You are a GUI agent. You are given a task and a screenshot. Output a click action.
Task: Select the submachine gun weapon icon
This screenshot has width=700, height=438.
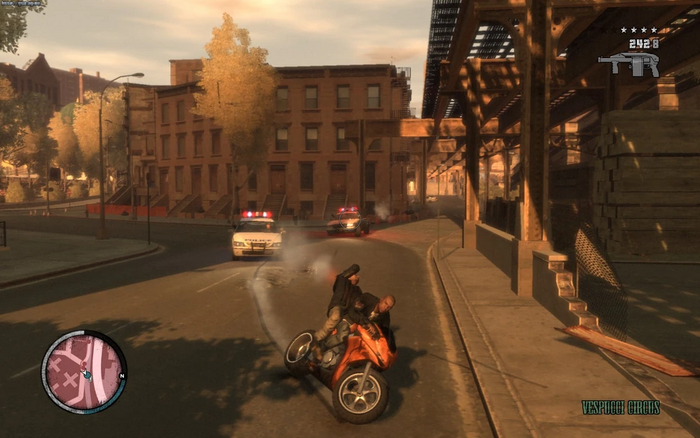[x=628, y=63]
